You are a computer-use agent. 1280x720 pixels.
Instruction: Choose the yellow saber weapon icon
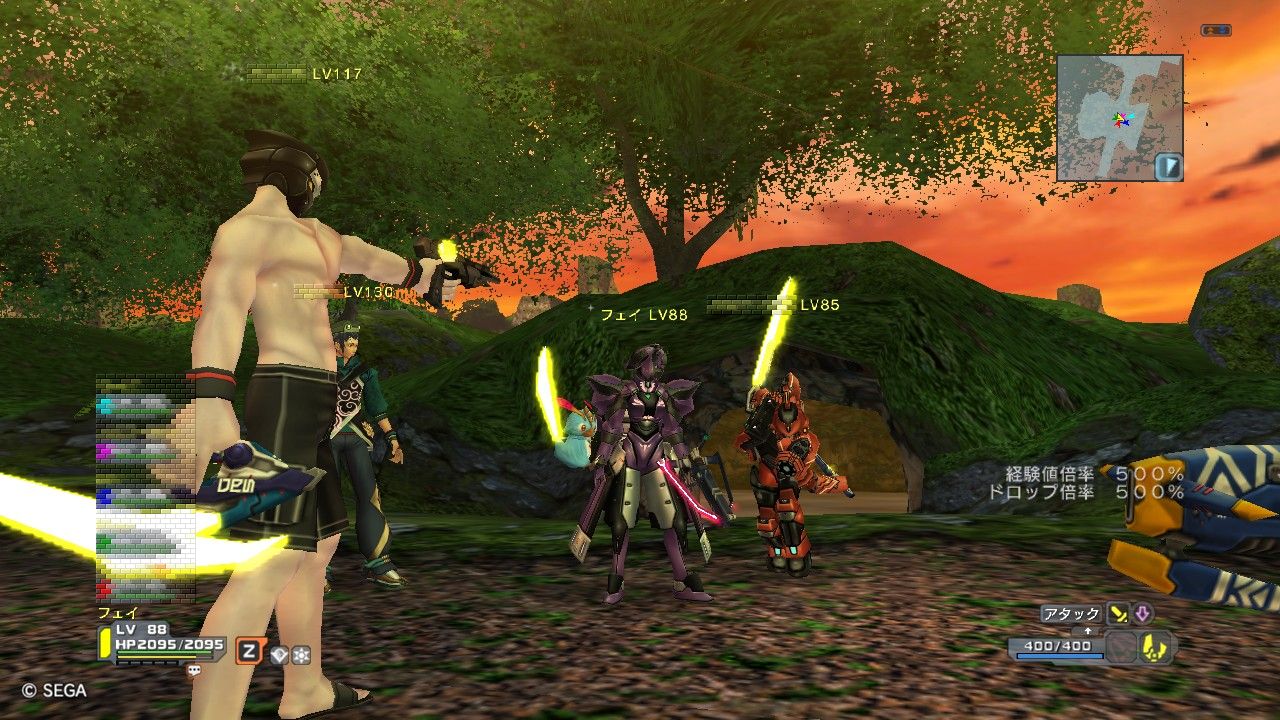(1118, 614)
